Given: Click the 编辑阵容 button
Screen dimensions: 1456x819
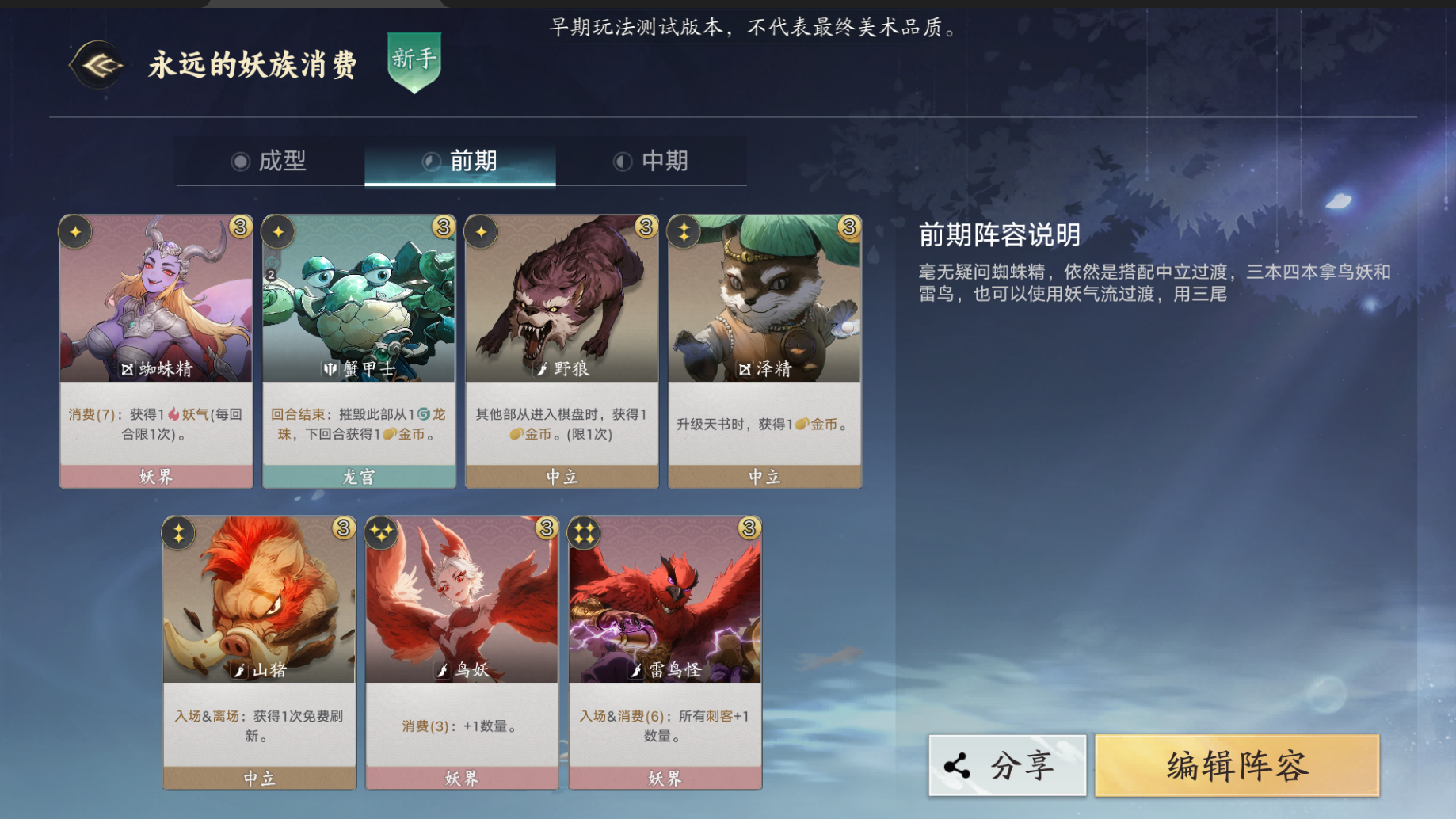Looking at the screenshot, I should pyautogui.click(x=1237, y=765).
